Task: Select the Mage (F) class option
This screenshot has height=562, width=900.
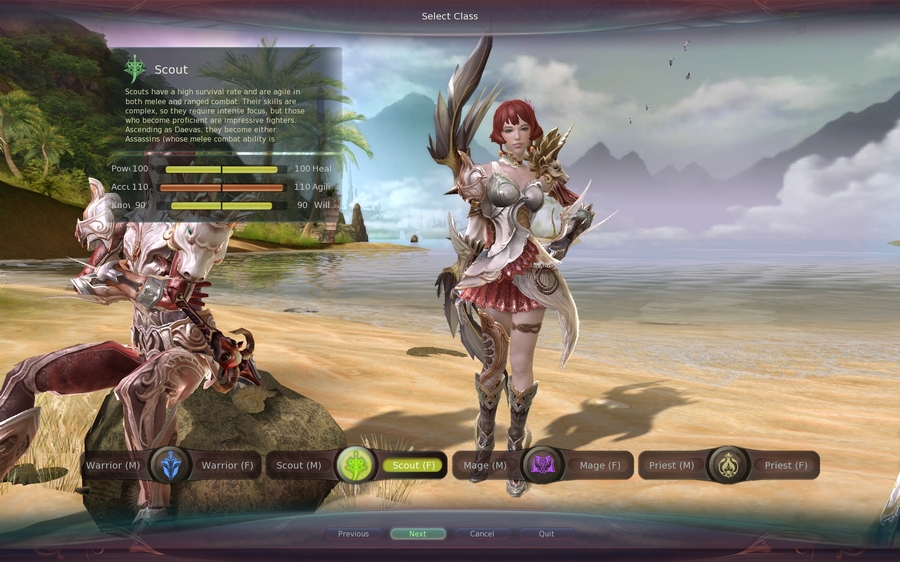Action: pyautogui.click(x=599, y=465)
